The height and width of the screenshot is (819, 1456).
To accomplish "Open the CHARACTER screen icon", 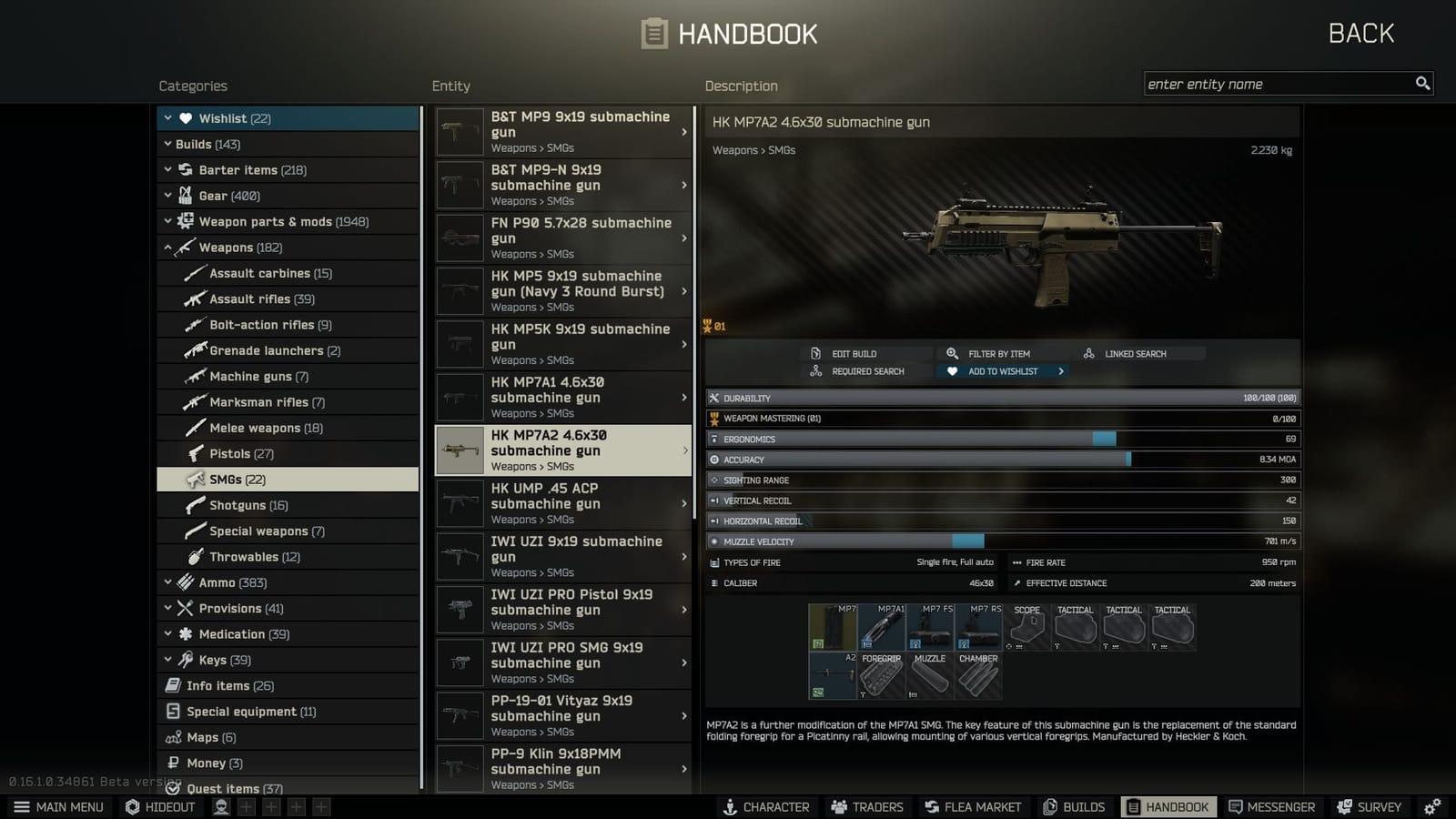I will (x=767, y=806).
